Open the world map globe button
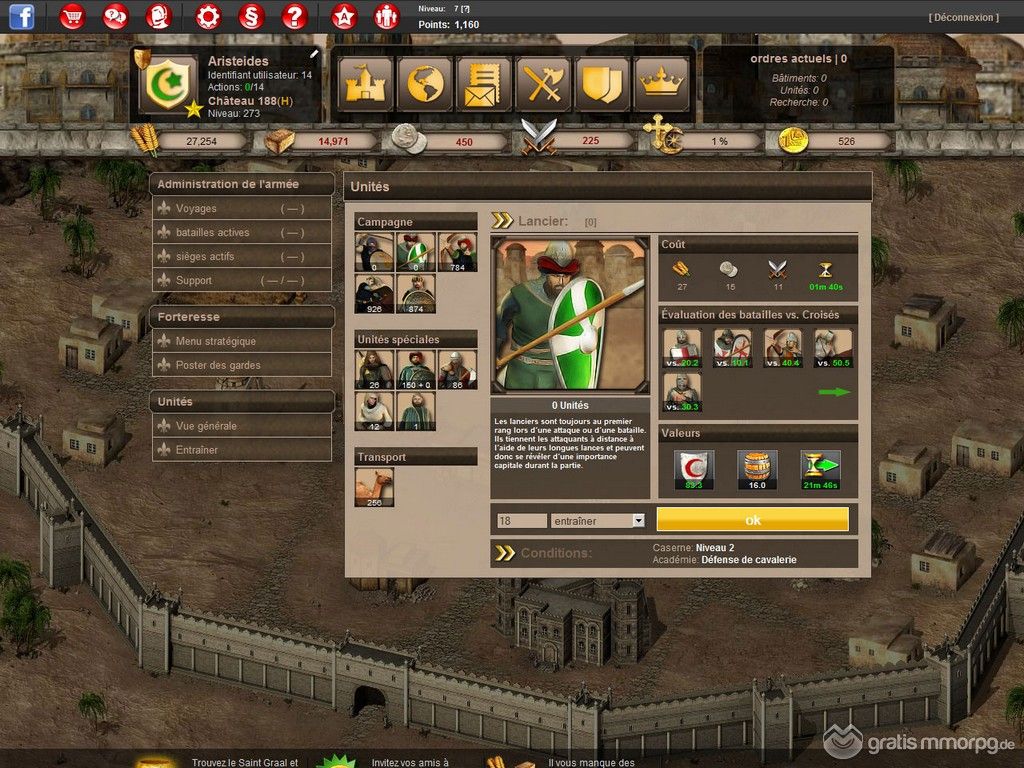The image size is (1024, 768). coord(425,84)
